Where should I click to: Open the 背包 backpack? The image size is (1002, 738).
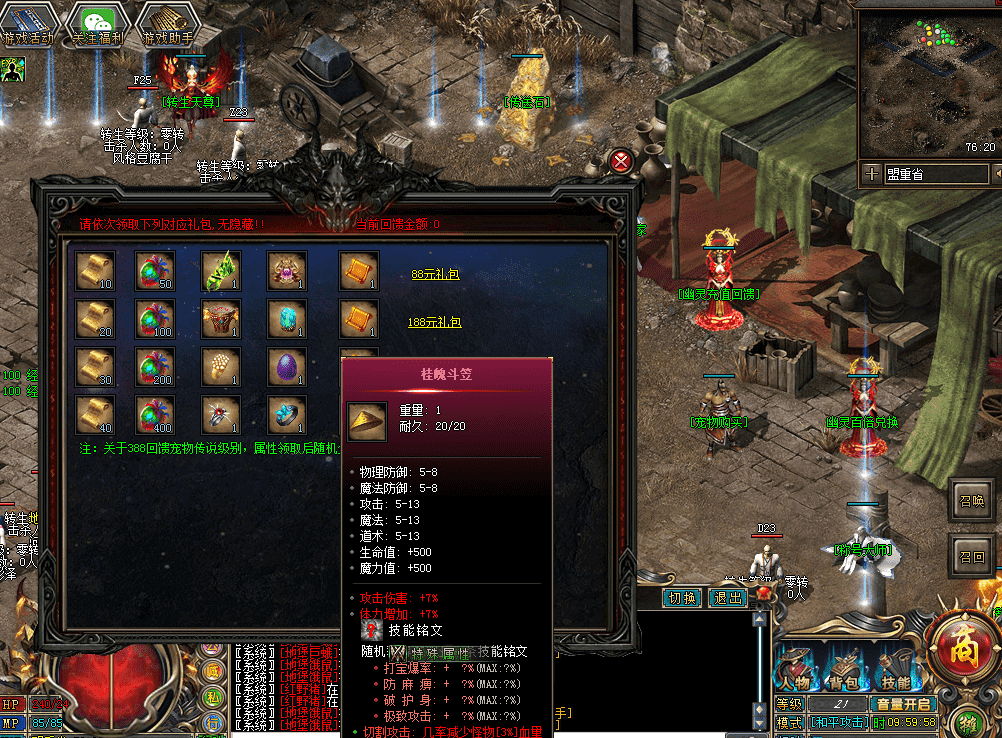click(x=846, y=672)
